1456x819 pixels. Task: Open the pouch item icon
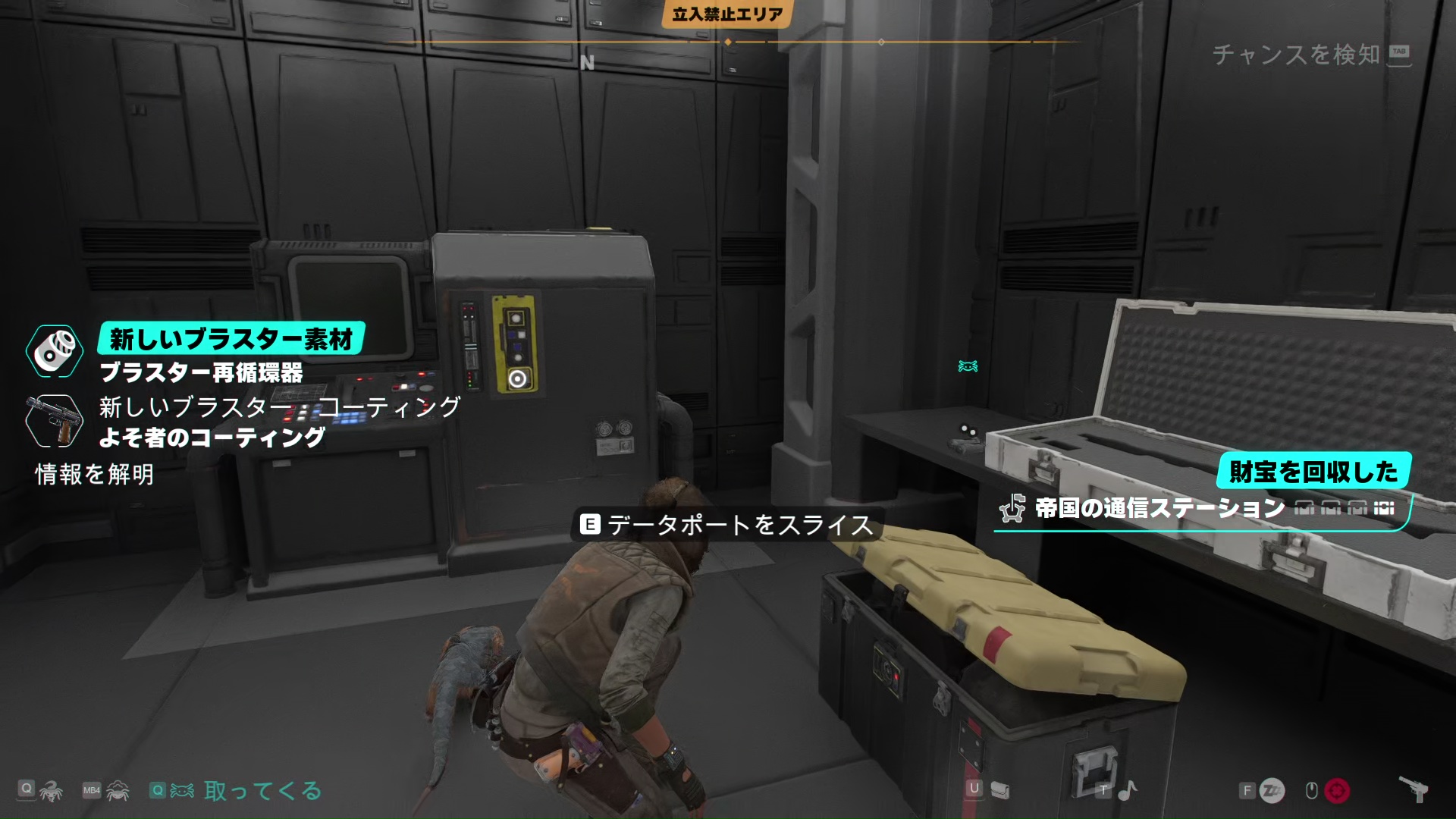tap(1000, 791)
